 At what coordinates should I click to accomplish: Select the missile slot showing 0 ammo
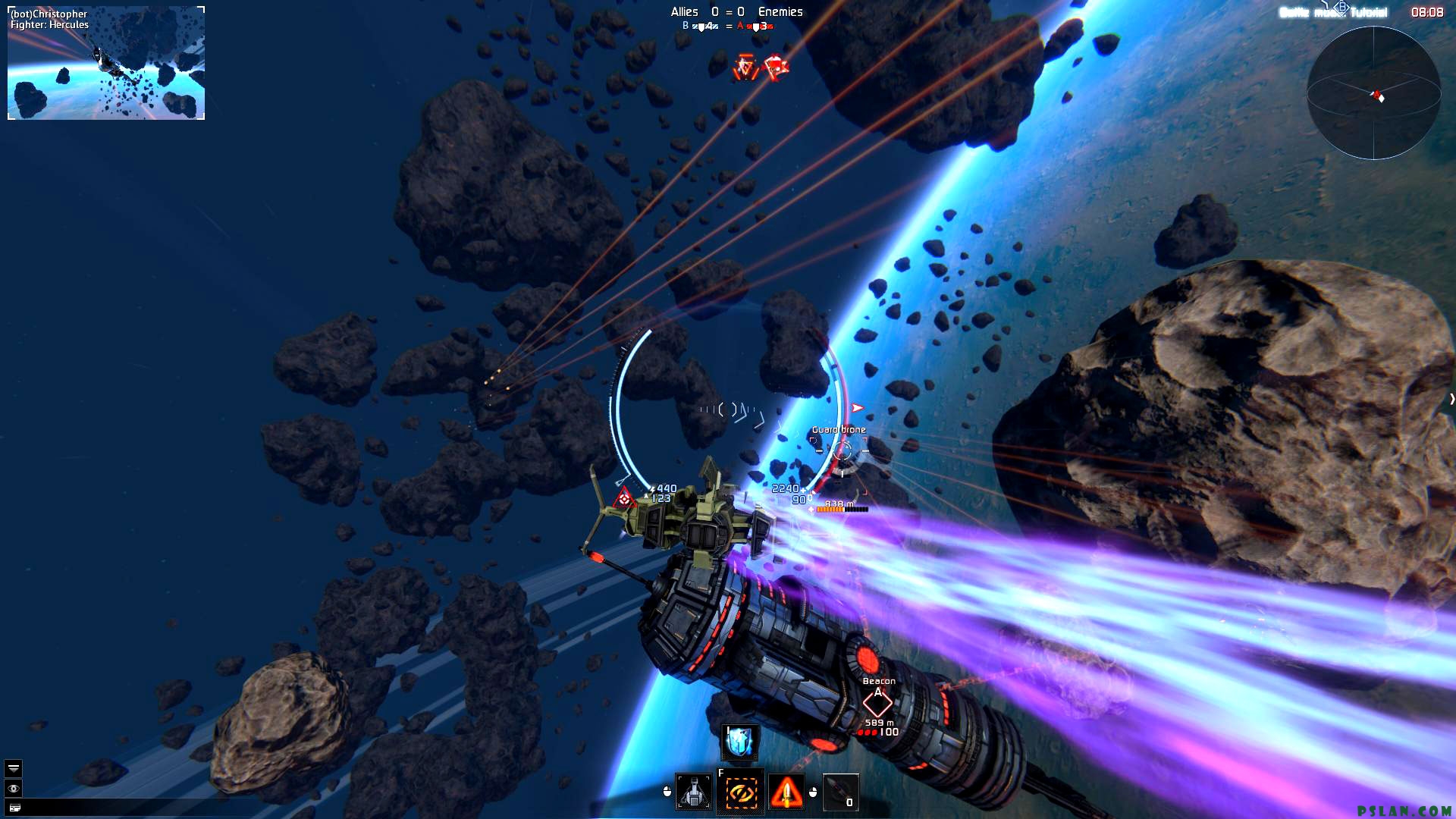[x=840, y=792]
